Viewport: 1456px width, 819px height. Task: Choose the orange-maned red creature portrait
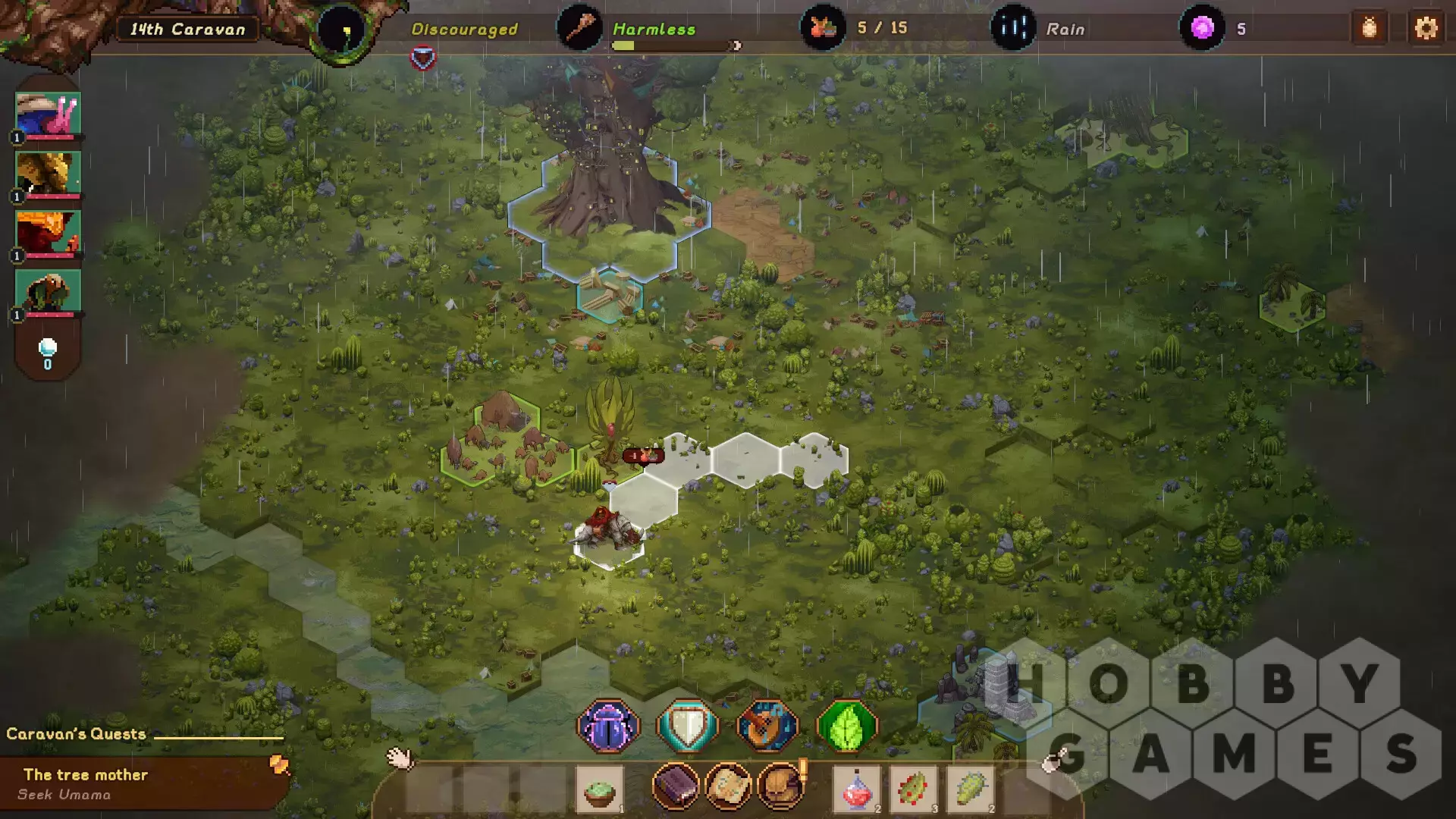48,233
